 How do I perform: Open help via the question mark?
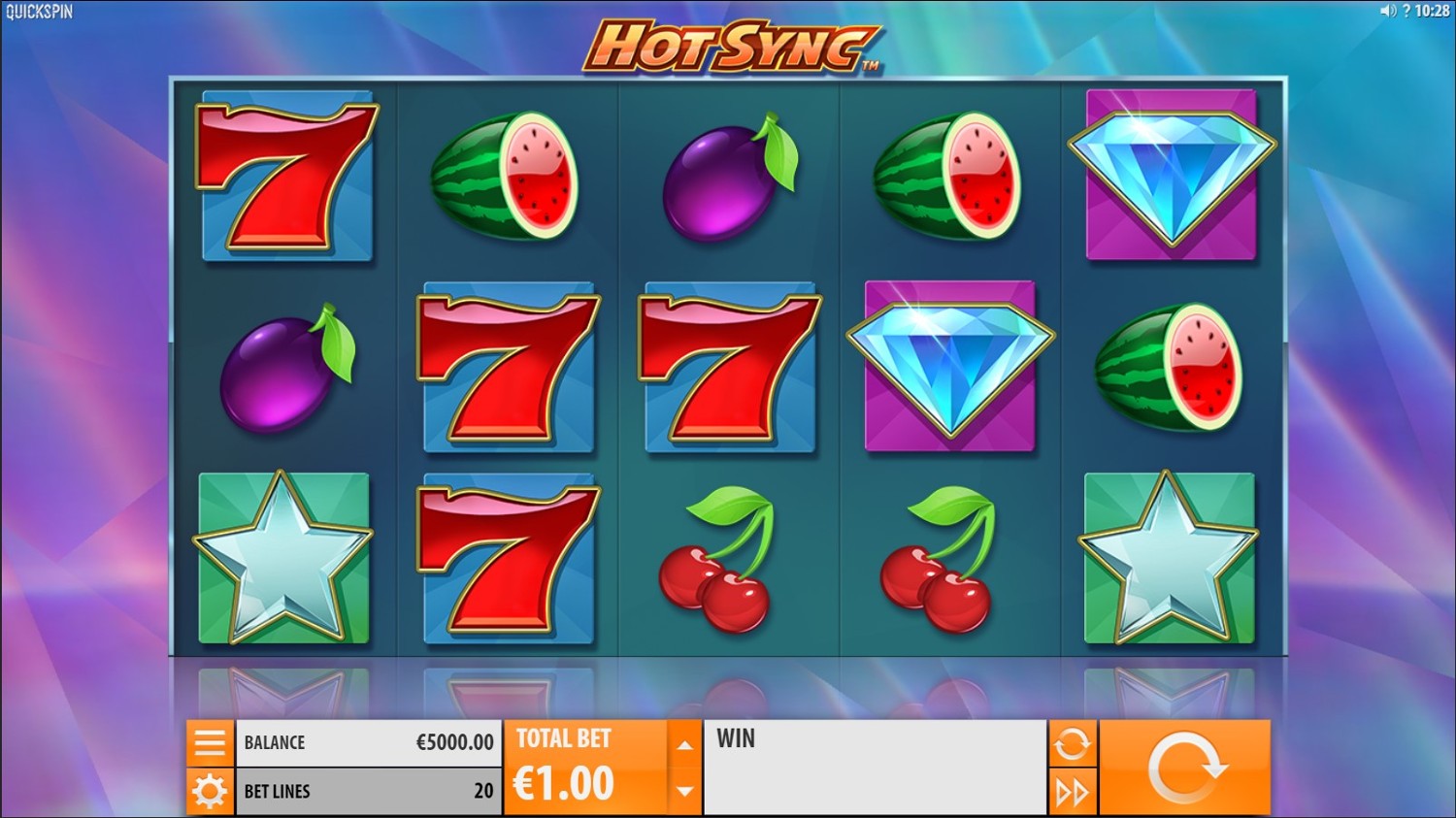(1406, 11)
